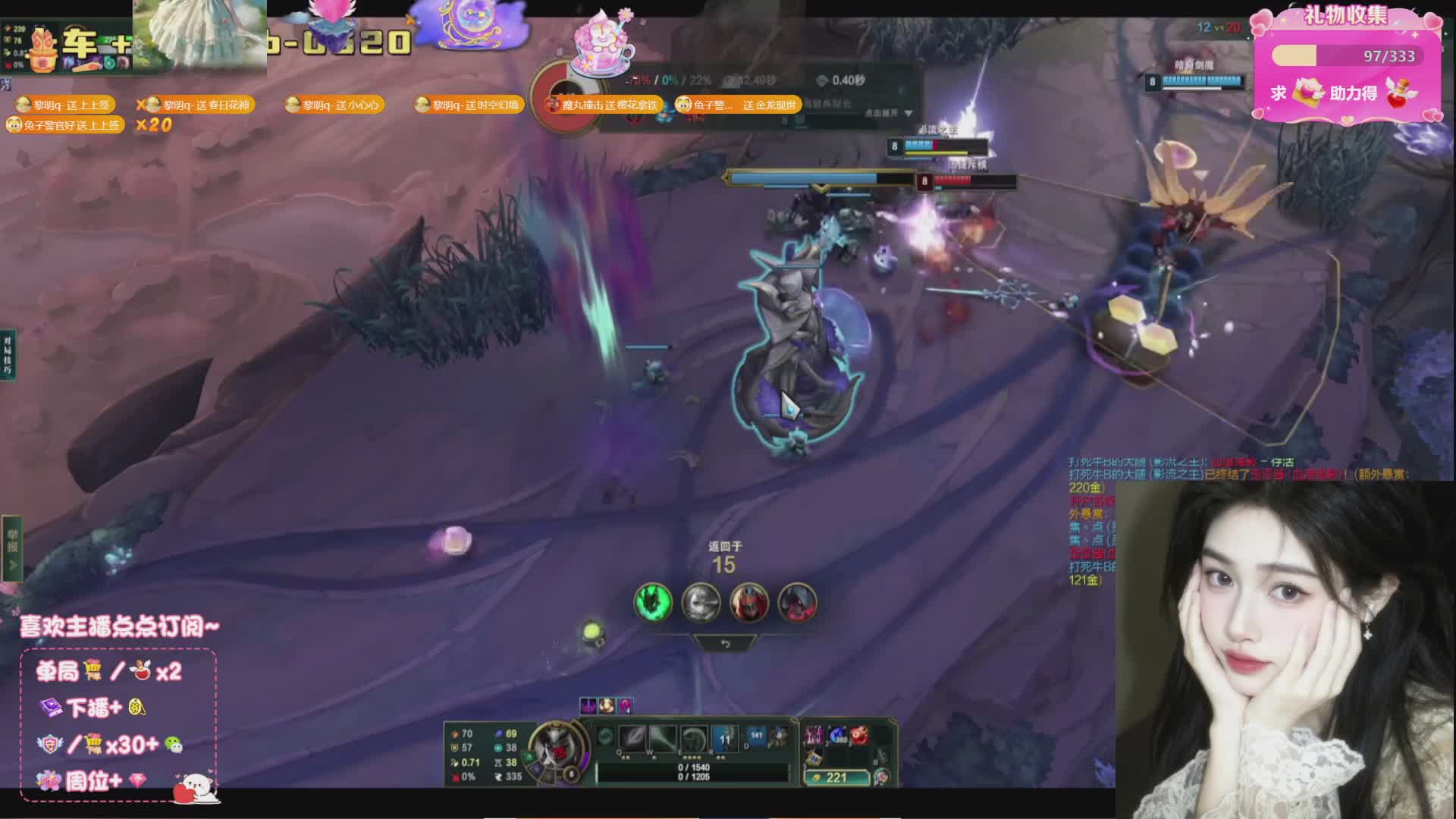Click the dark purple buff icon above abilities
The width and height of the screenshot is (1456, 819).
[588, 706]
